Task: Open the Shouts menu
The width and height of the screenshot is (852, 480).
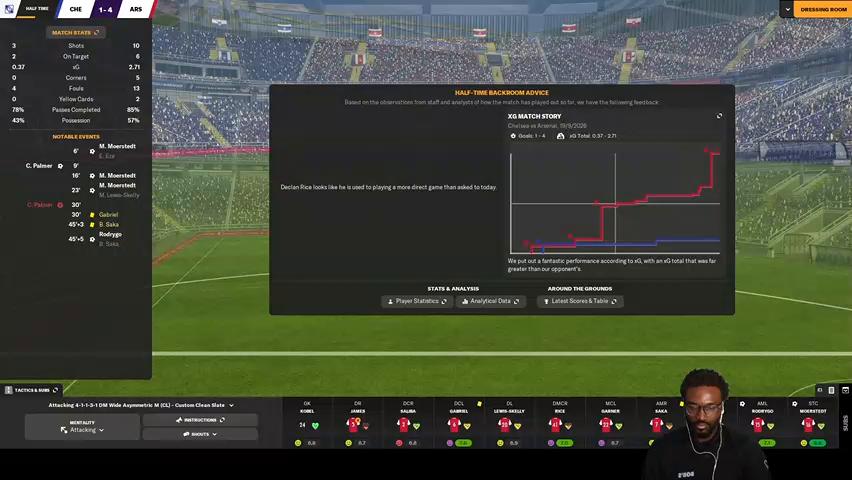Action: tap(200, 434)
